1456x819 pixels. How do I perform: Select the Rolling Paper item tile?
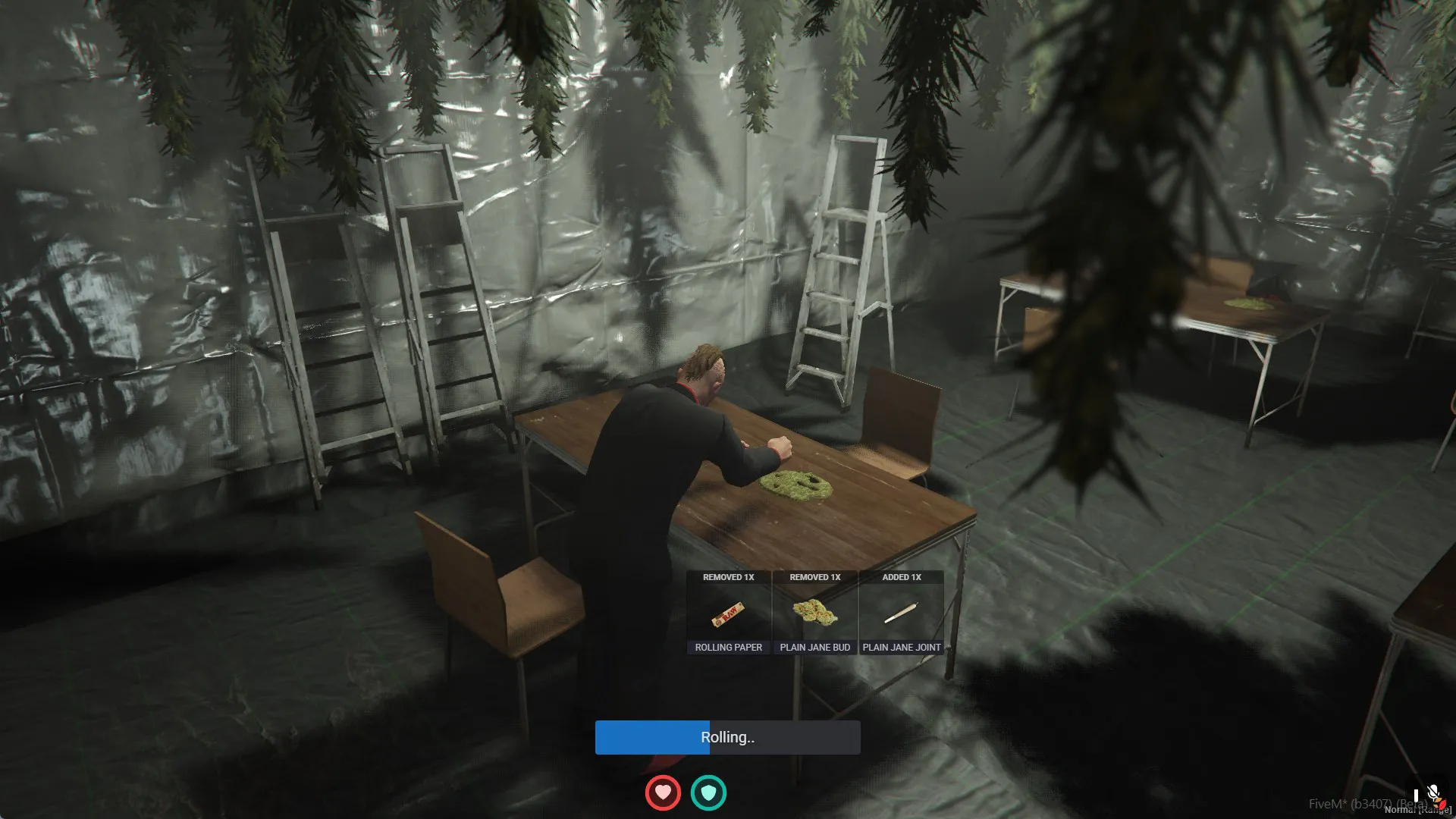(729, 613)
